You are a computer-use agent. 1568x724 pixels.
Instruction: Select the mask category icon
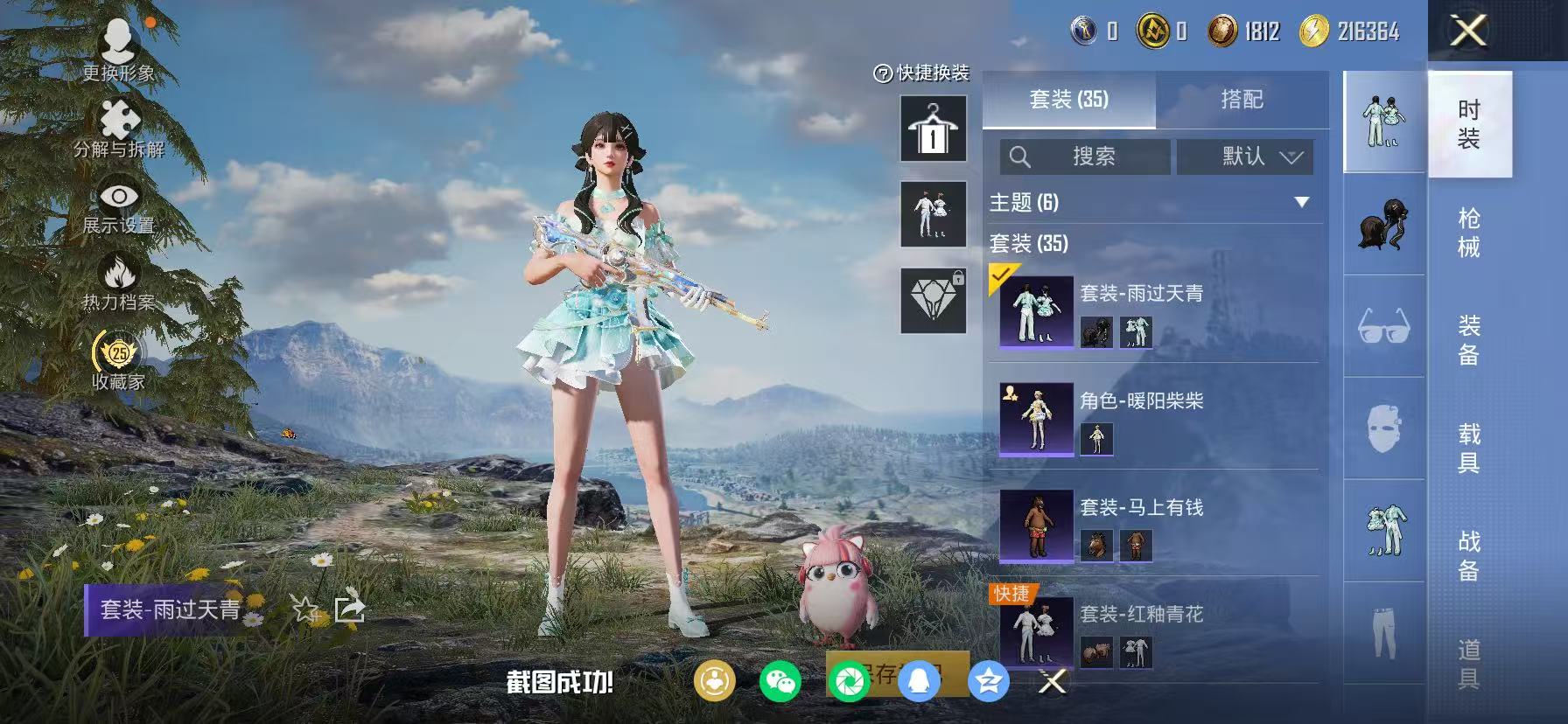pyautogui.click(x=1383, y=426)
